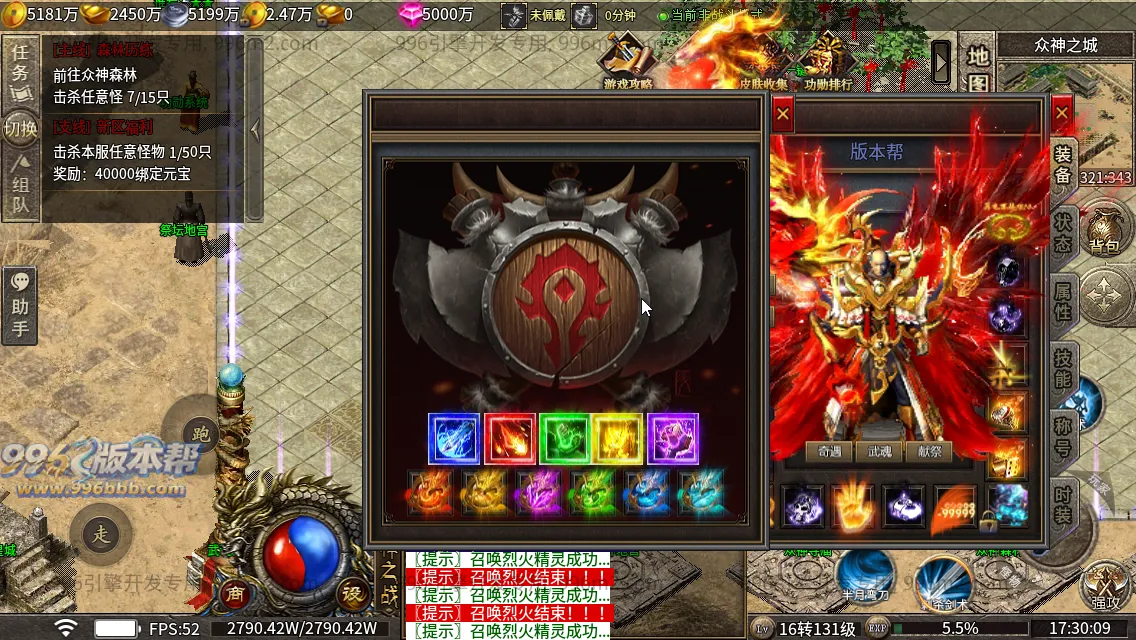Open the 助手 assistant chat button
Screen dimensions: 1136x640
20,306
